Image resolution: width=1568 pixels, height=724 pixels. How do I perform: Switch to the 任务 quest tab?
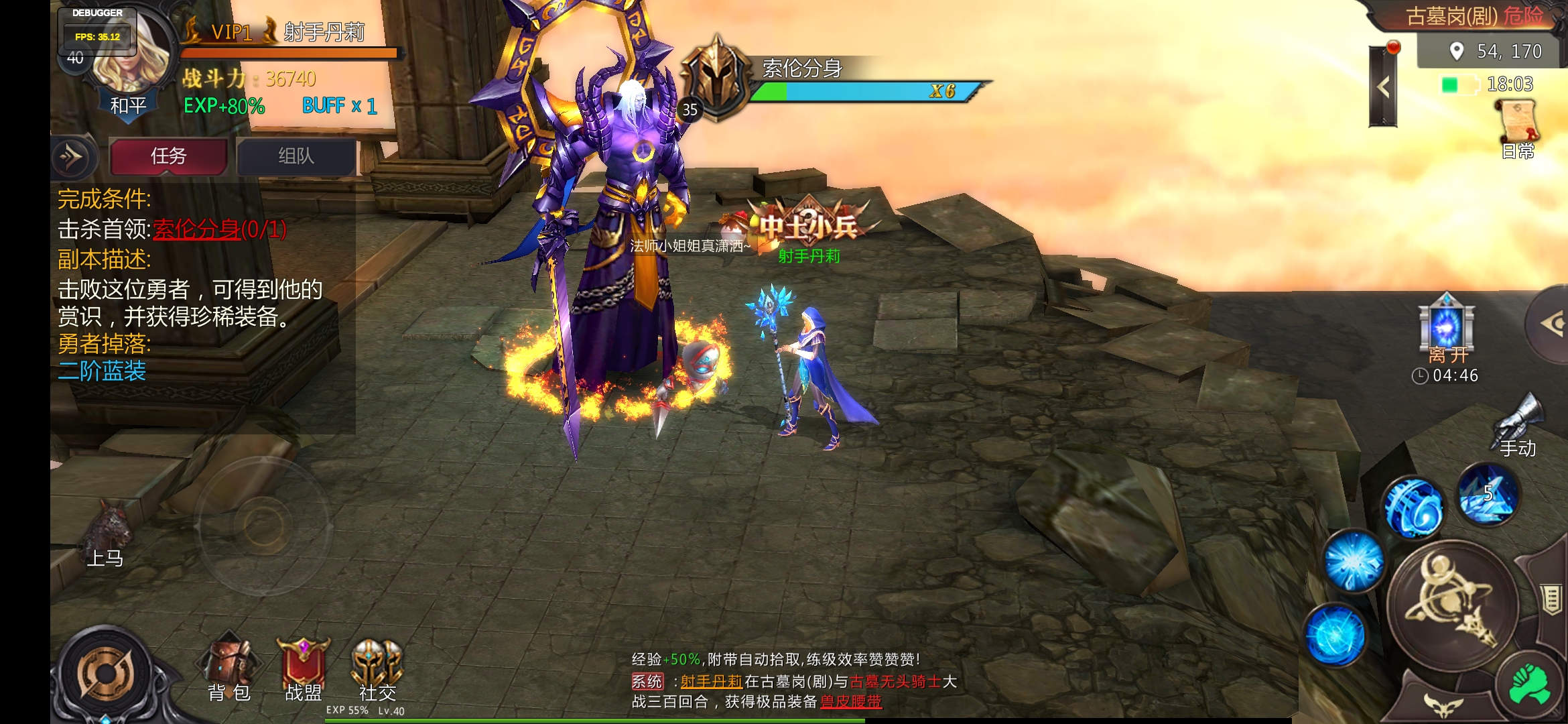pyautogui.click(x=168, y=157)
